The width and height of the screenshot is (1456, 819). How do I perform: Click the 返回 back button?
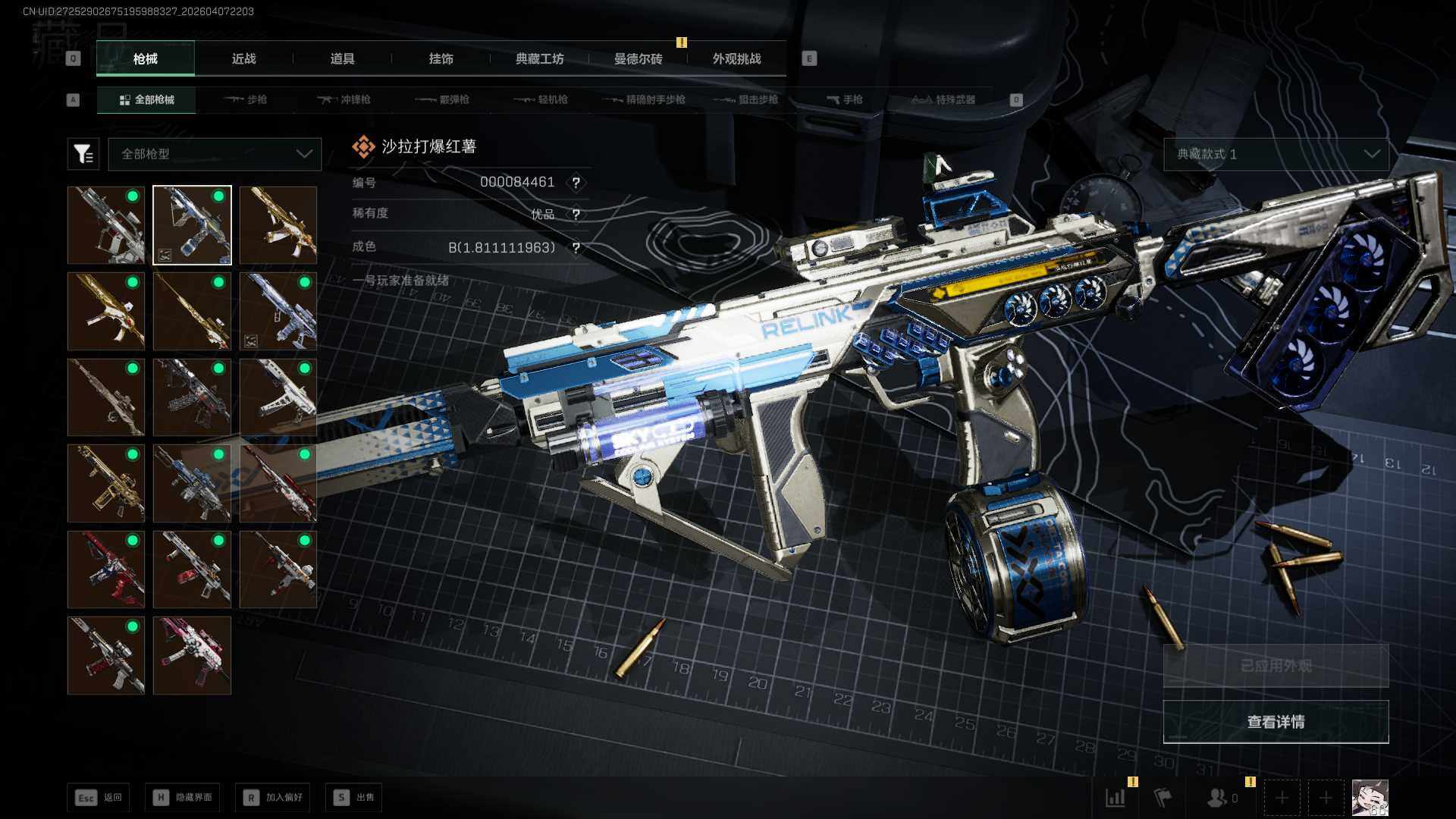point(98,798)
